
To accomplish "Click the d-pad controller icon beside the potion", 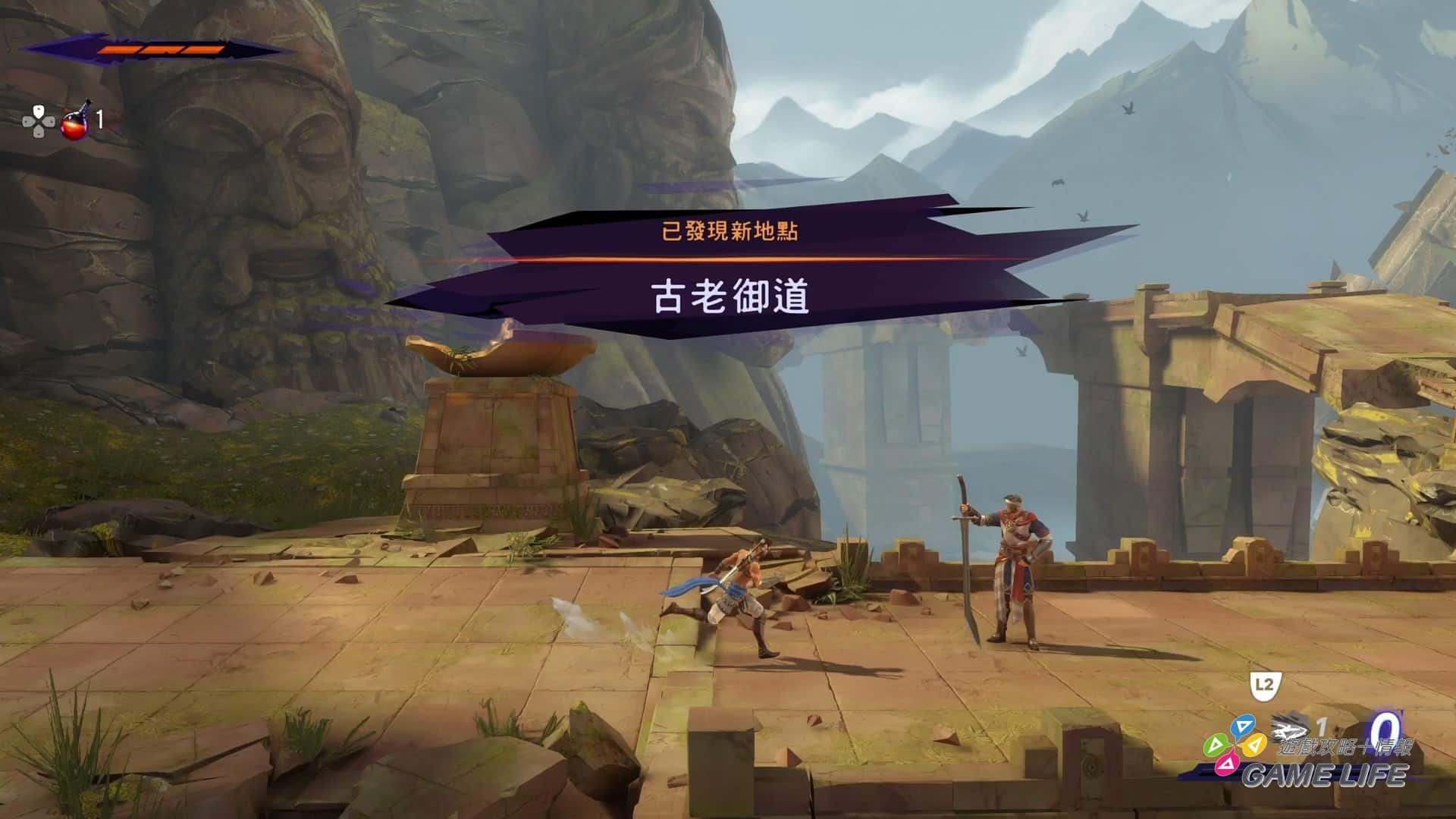I will pyautogui.click(x=39, y=121).
